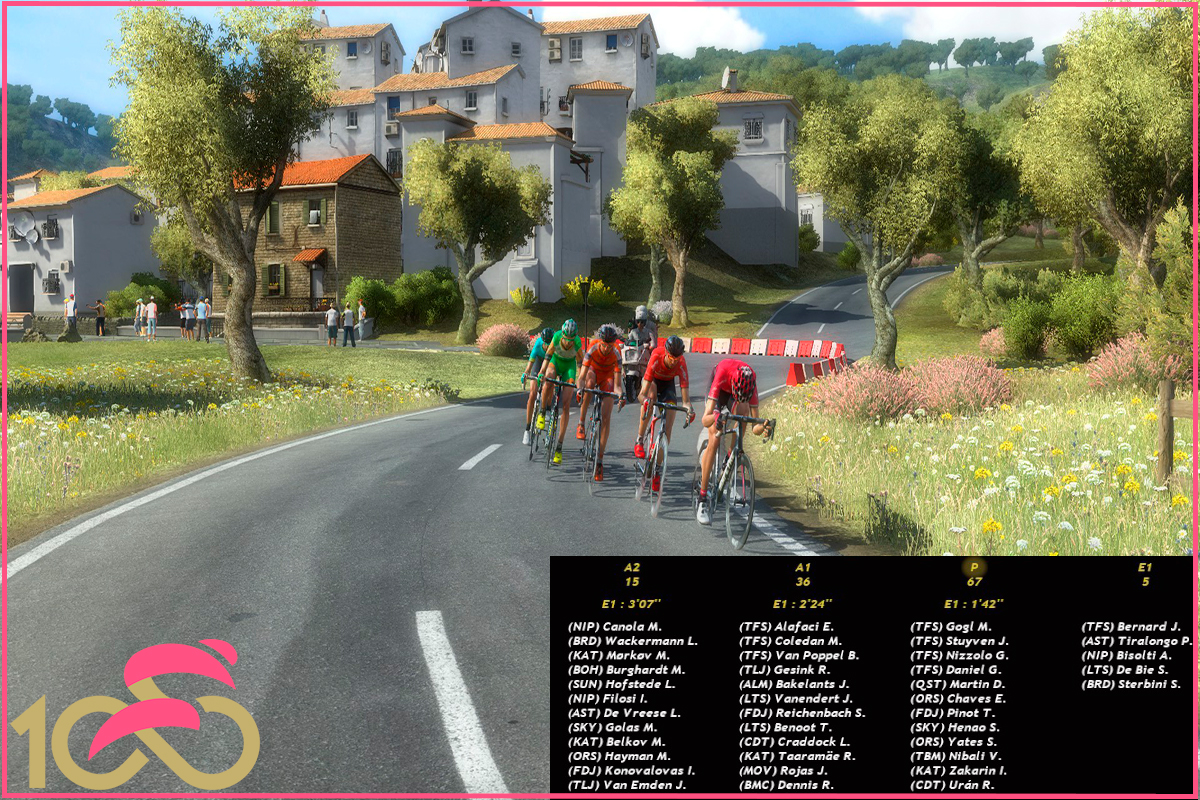The height and width of the screenshot is (800, 1200).
Task: Choose the highlighted P peloton group
Action: (974, 567)
